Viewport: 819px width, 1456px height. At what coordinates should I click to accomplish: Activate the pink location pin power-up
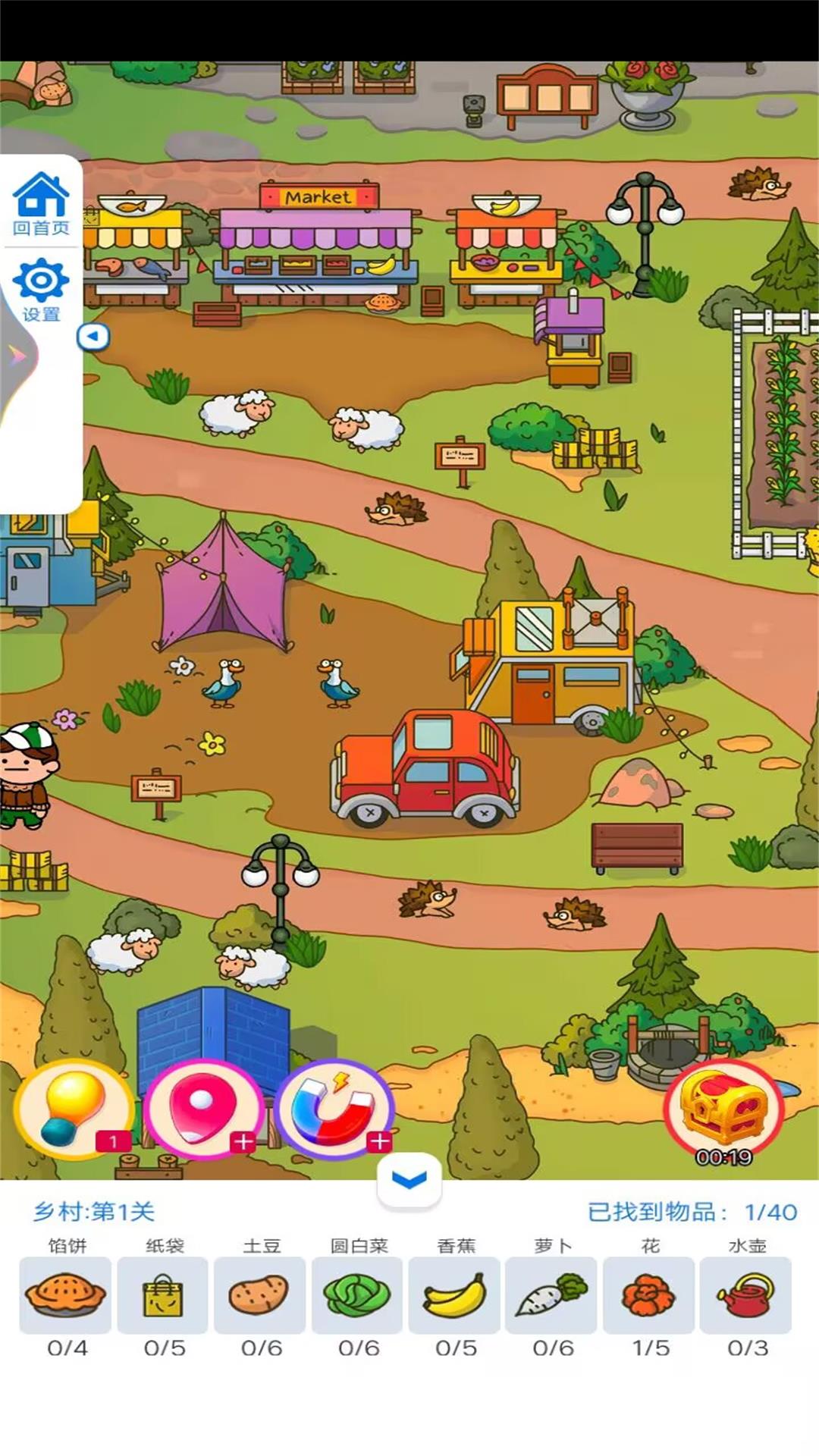[203, 1110]
